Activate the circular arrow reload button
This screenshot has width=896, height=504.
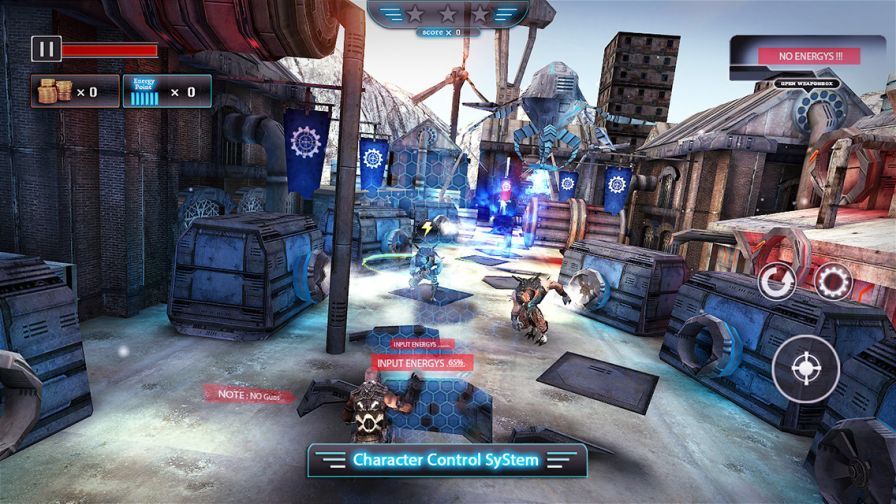tap(777, 282)
